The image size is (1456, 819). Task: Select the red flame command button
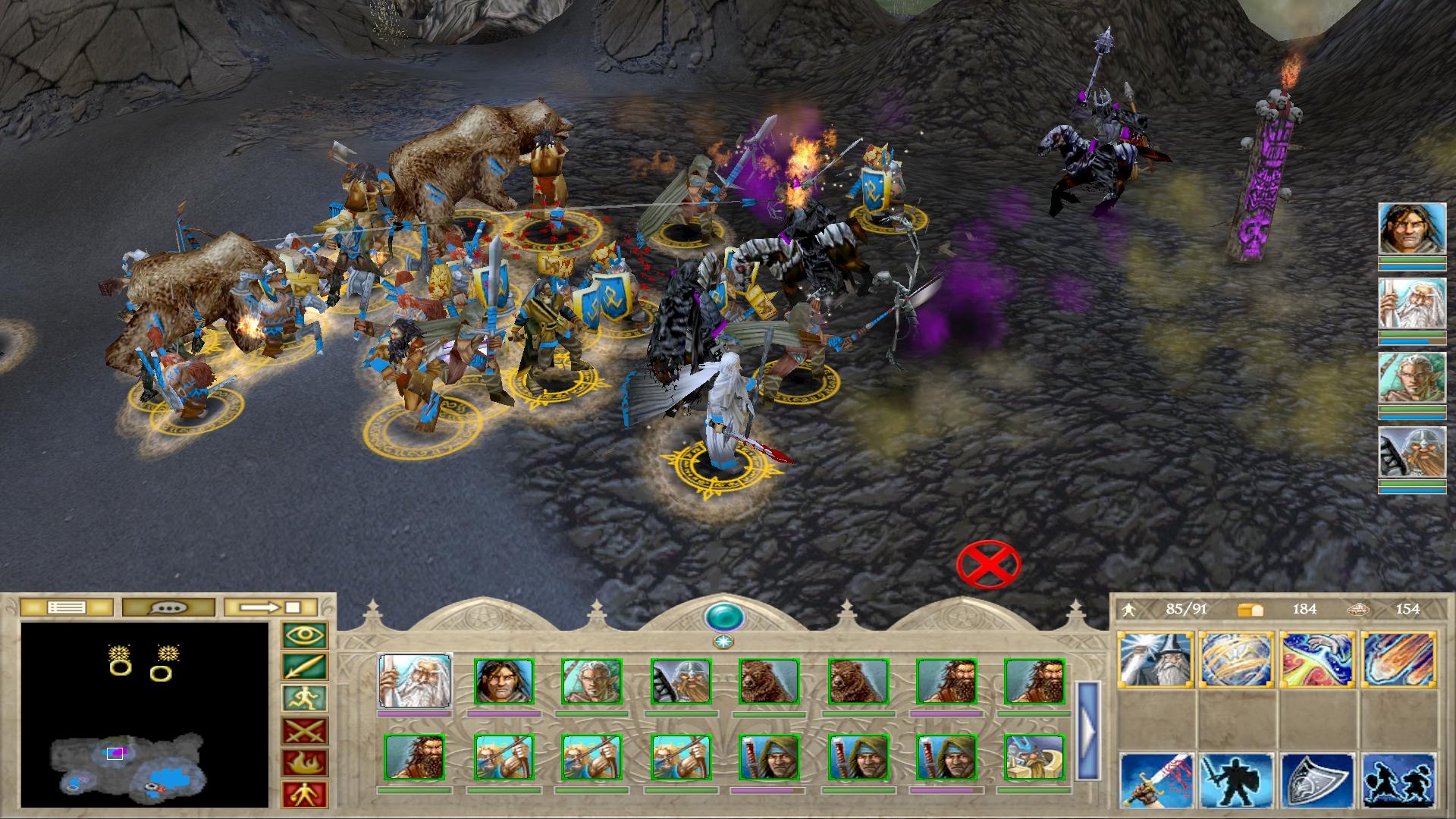point(304,763)
